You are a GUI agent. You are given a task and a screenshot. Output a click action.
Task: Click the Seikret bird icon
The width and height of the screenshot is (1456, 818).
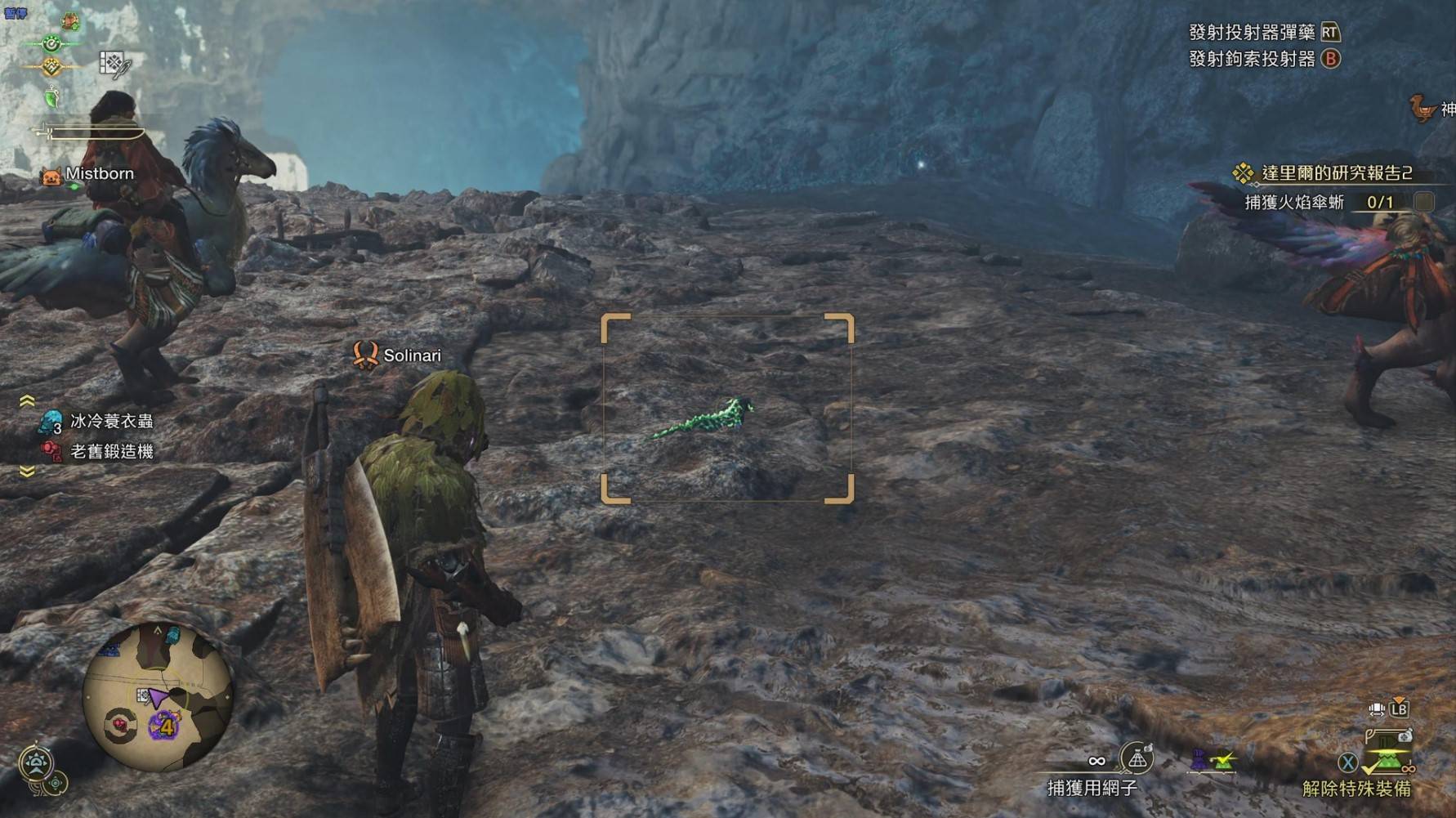pos(1423,109)
